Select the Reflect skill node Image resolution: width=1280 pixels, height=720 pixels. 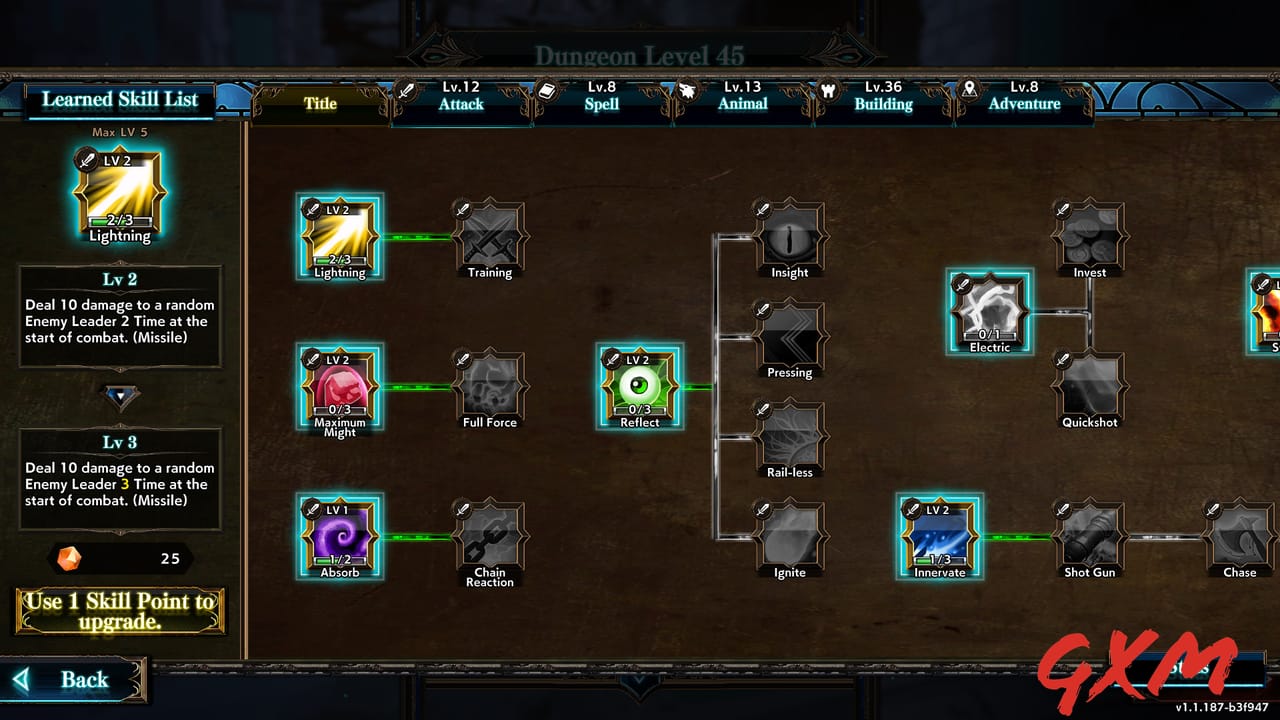click(x=639, y=385)
